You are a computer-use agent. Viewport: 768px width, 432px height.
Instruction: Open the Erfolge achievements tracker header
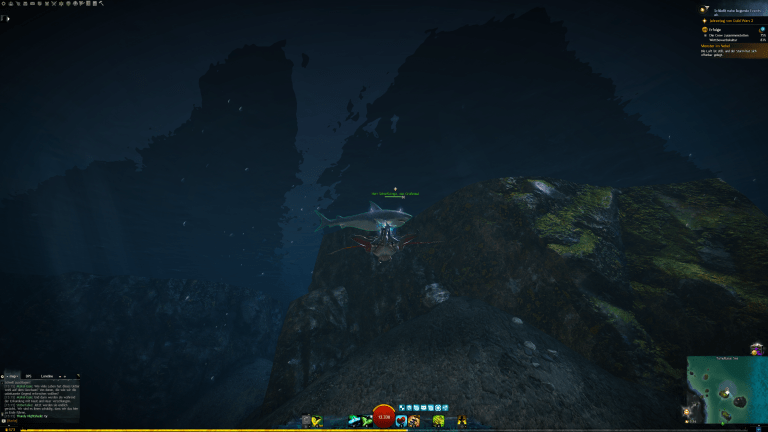coord(713,30)
